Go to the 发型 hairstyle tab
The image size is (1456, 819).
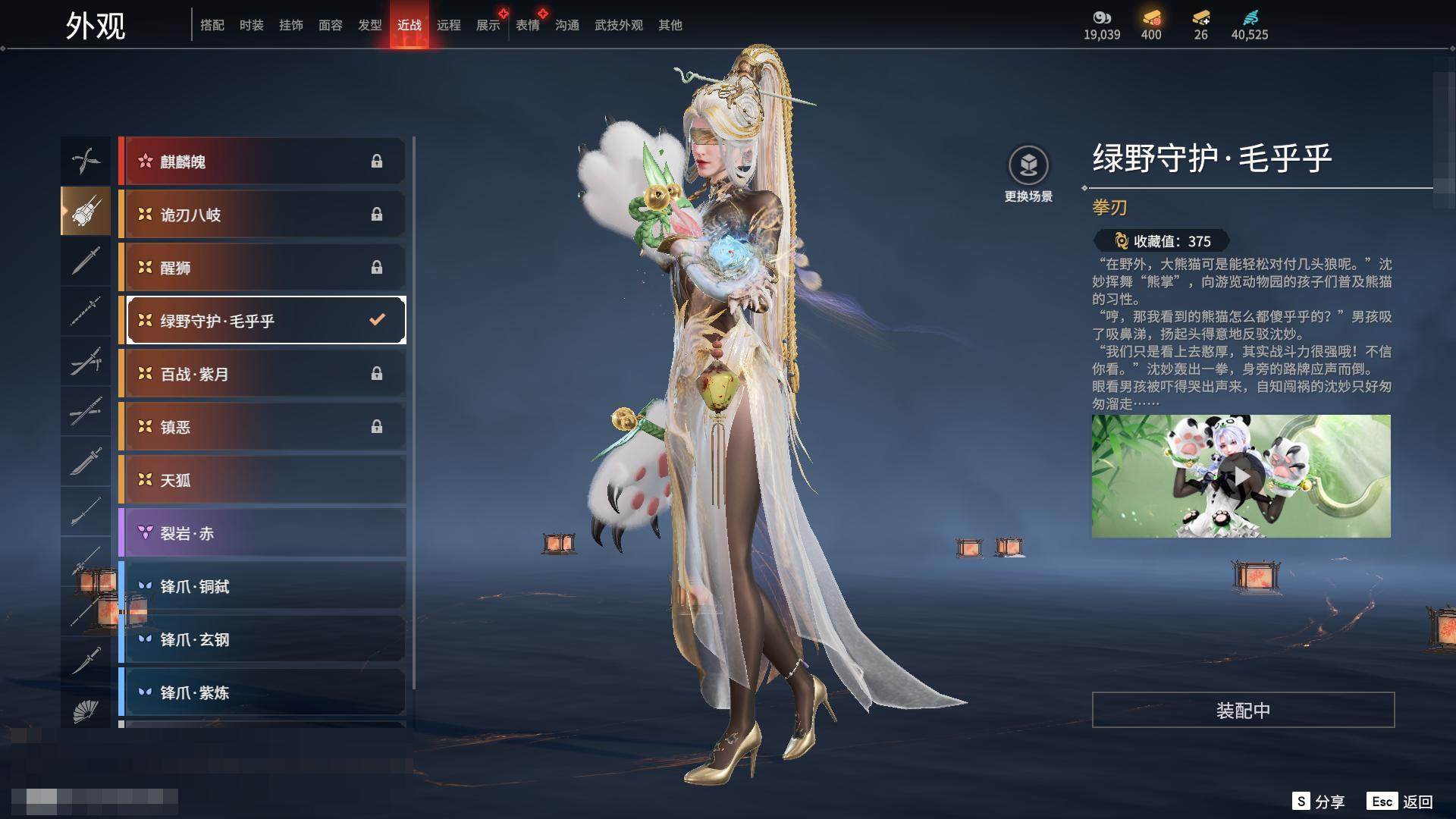coord(369,25)
